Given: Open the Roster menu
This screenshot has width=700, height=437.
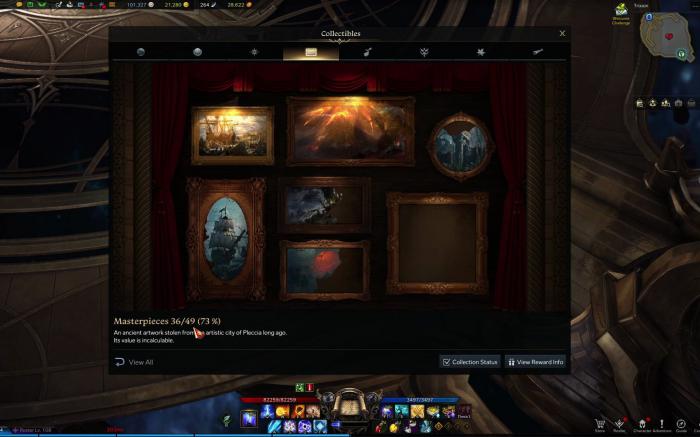Looking at the screenshot, I should click(x=620, y=425).
